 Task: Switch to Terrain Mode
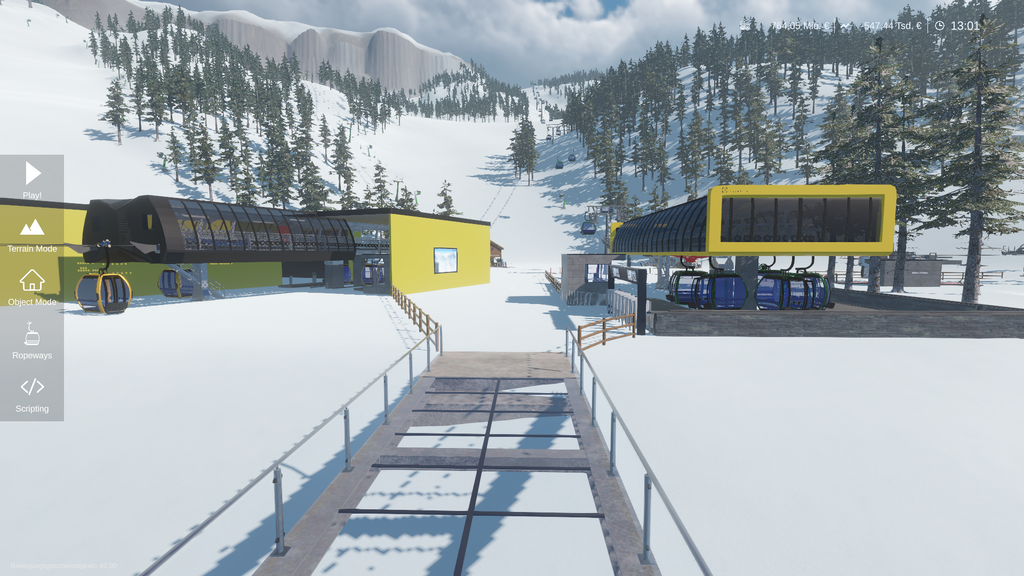click(x=32, y=233)
